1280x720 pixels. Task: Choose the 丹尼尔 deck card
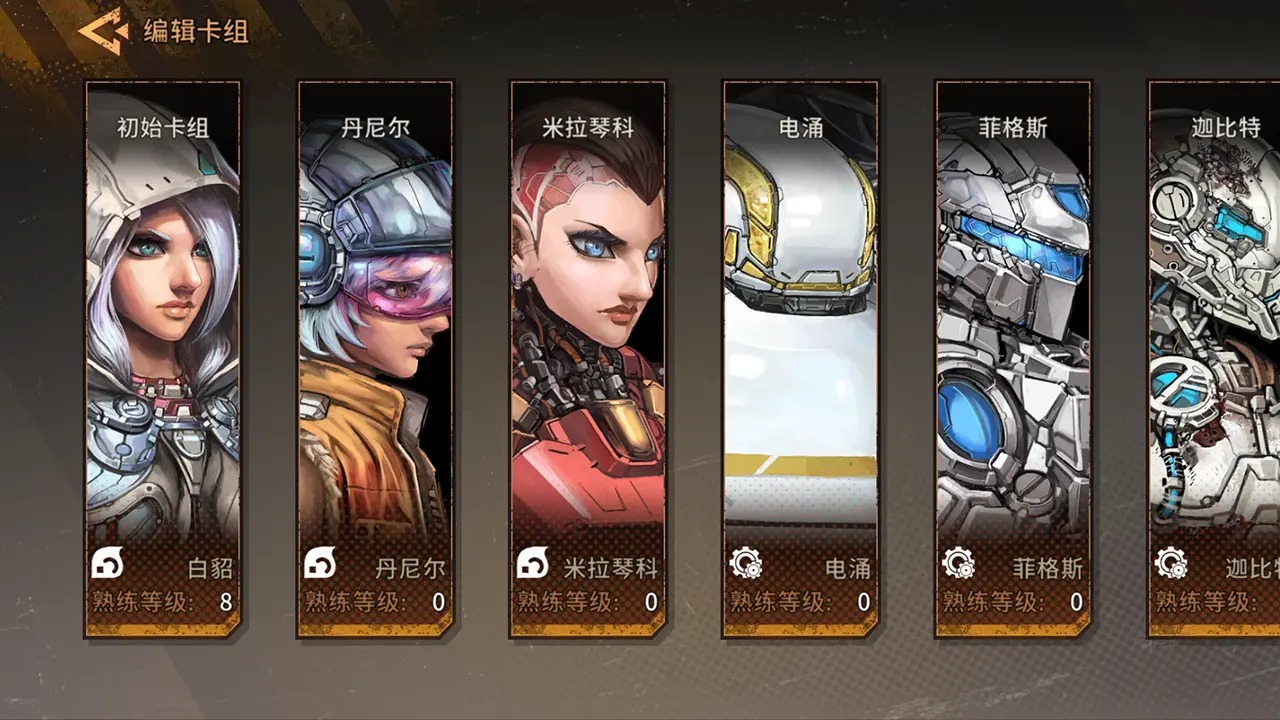click(x=375, y=359)
